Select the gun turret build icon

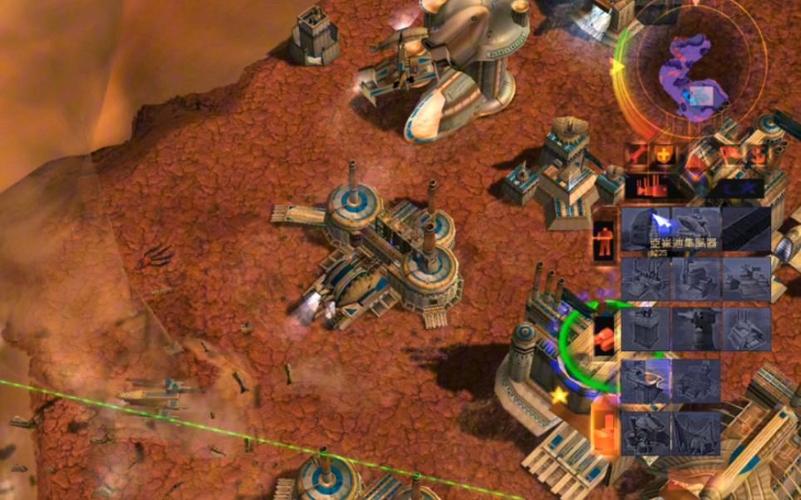point(695,326)
